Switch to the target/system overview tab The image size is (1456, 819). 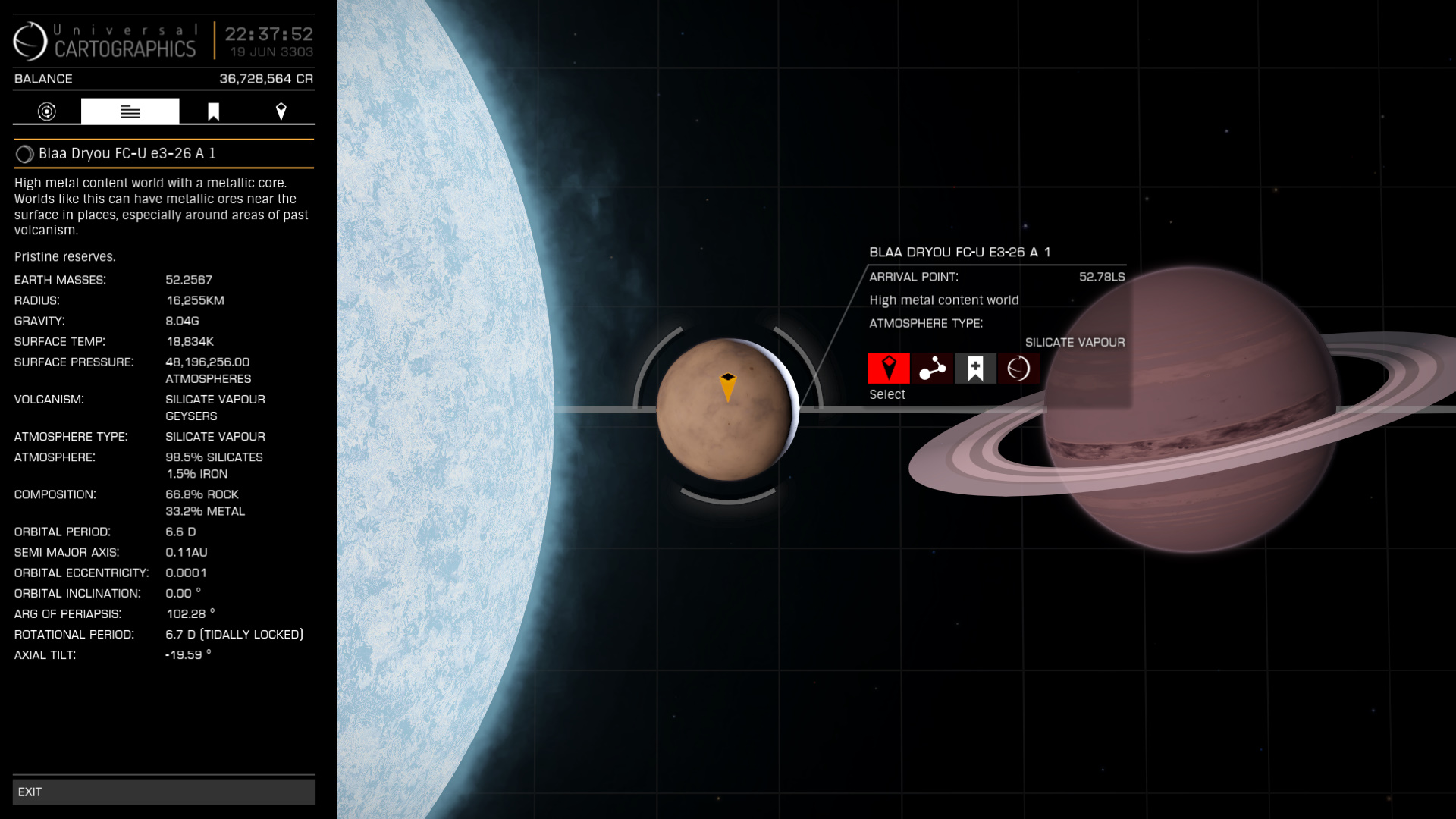47,111
